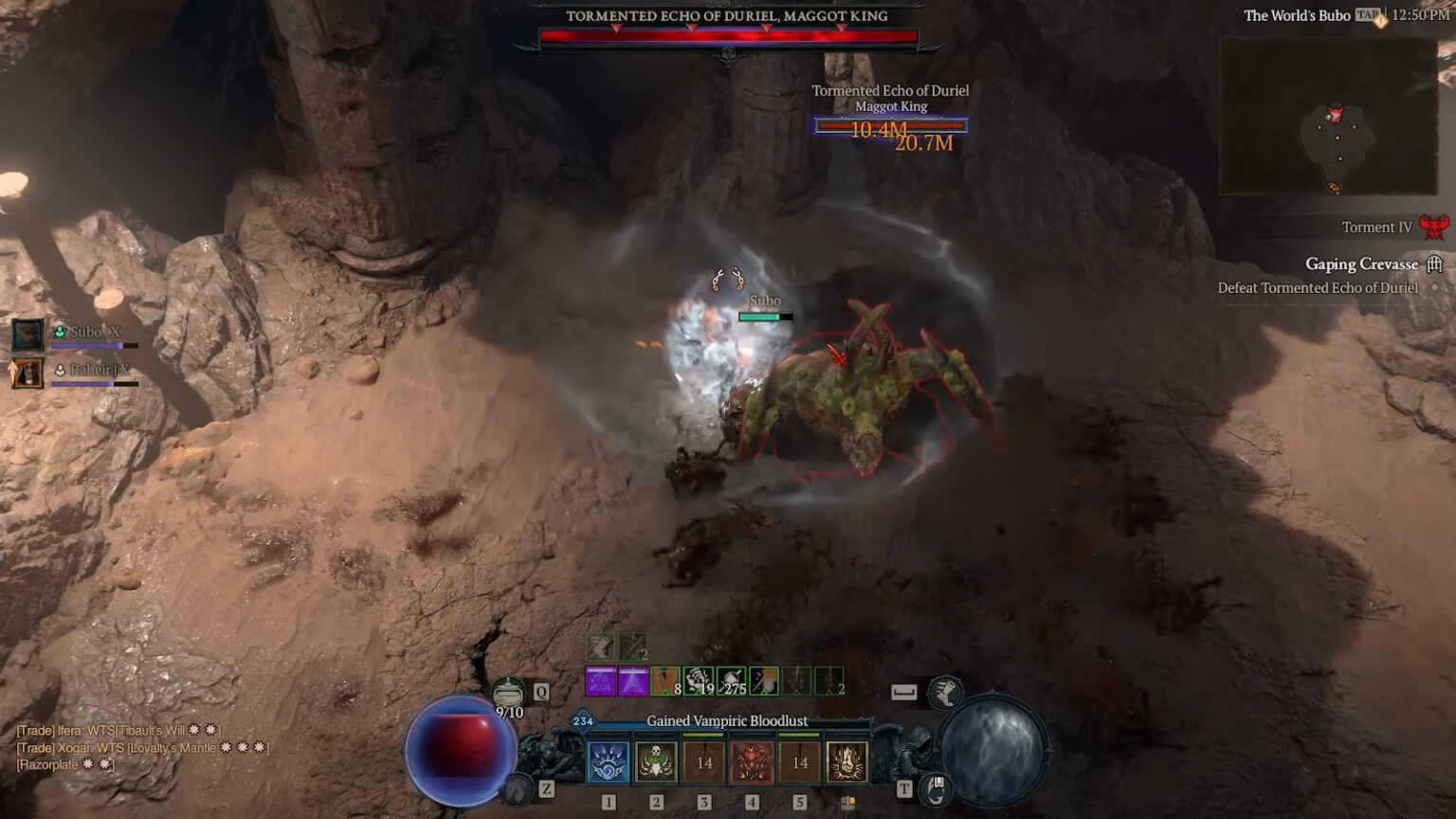The image size is (1456, 819).
Task: Select Raheir's party member portrait
Action: [x=27, y=373]
